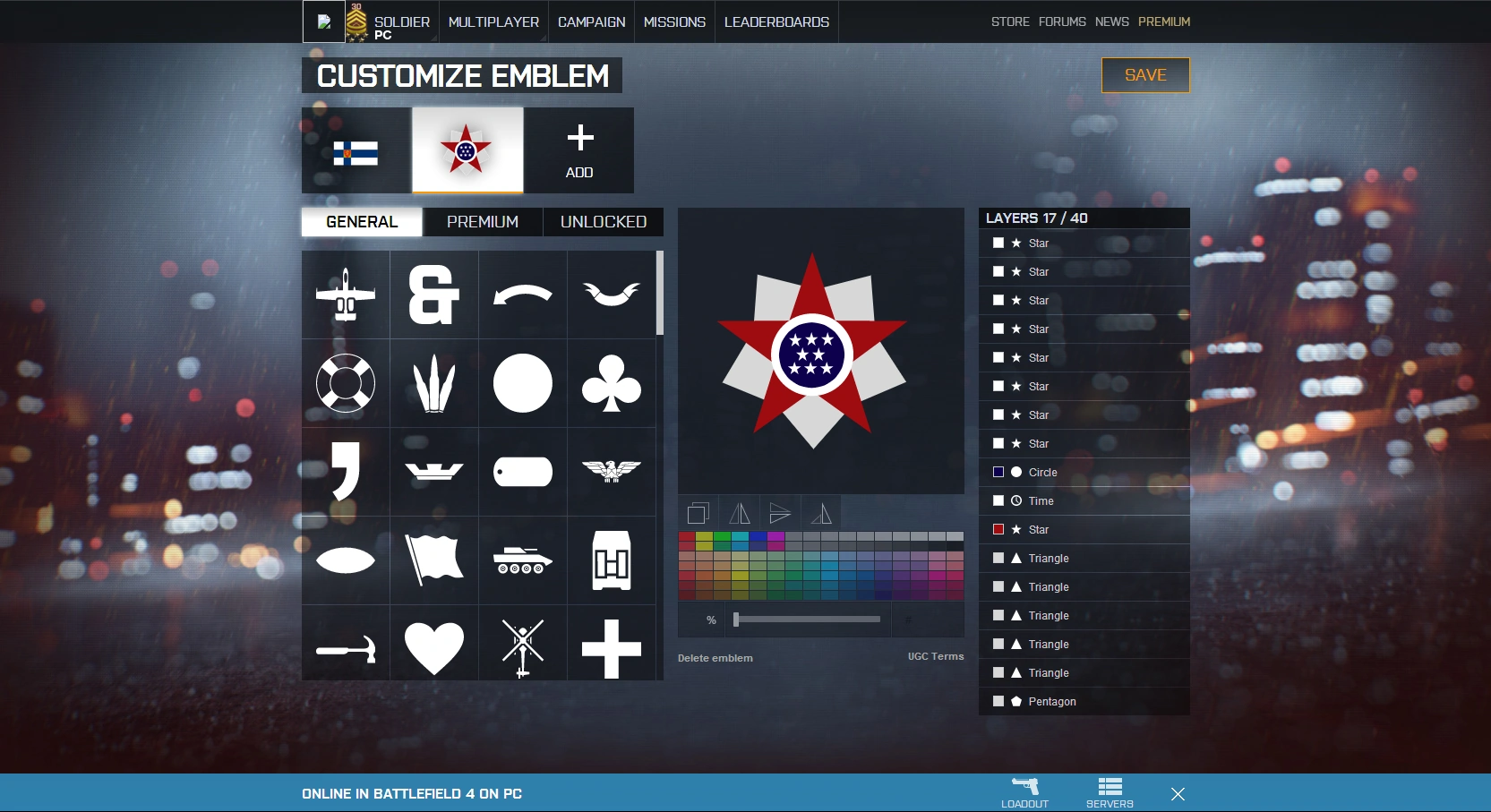Pick the ampersand symbol shape

[x=434, y=295]
